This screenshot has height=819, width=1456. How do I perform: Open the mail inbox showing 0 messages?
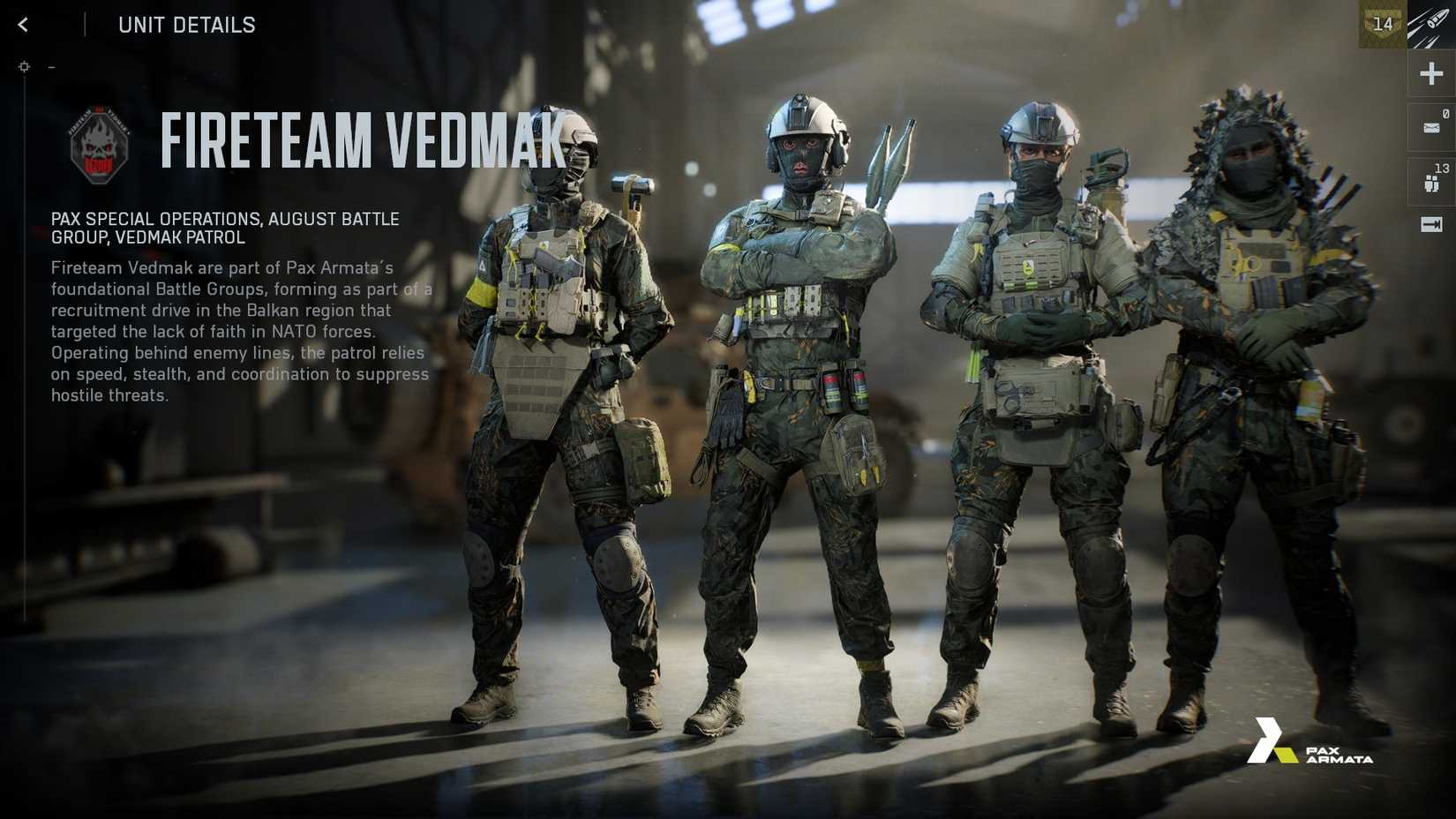[1428, 126]
